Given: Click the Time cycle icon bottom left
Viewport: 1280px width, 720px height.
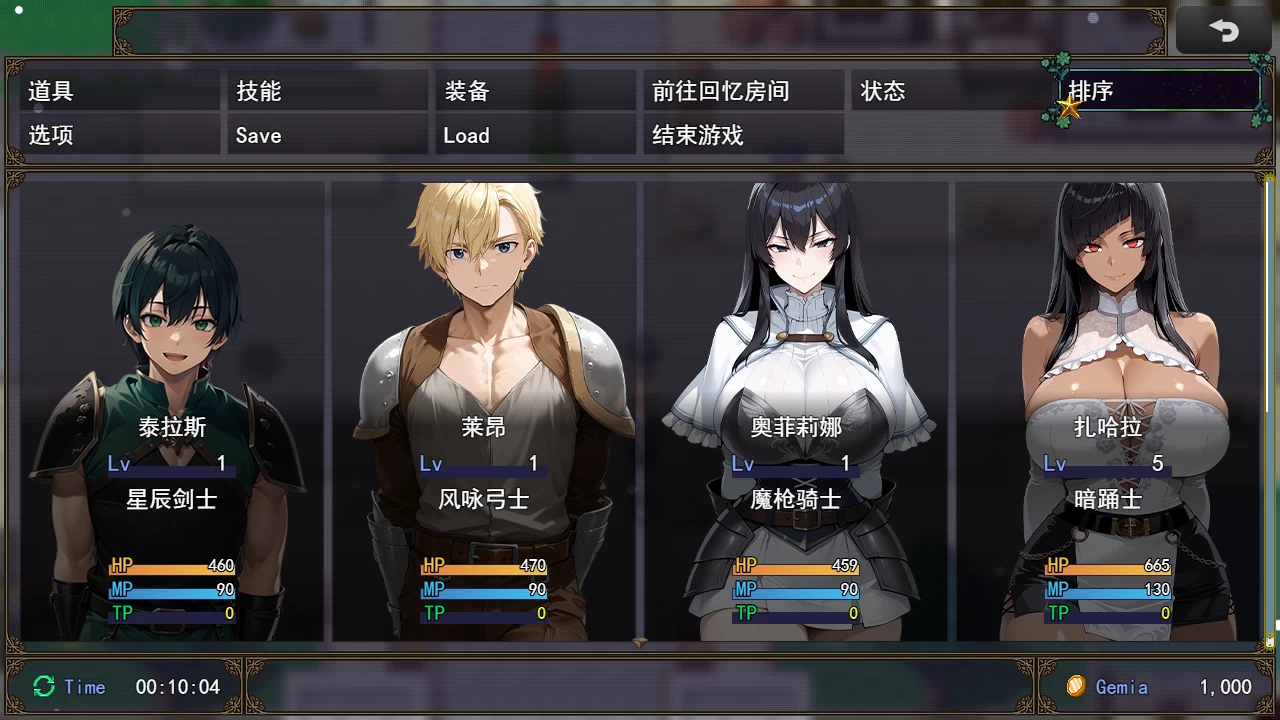Looking at the screenshot, I should (42, 687).
